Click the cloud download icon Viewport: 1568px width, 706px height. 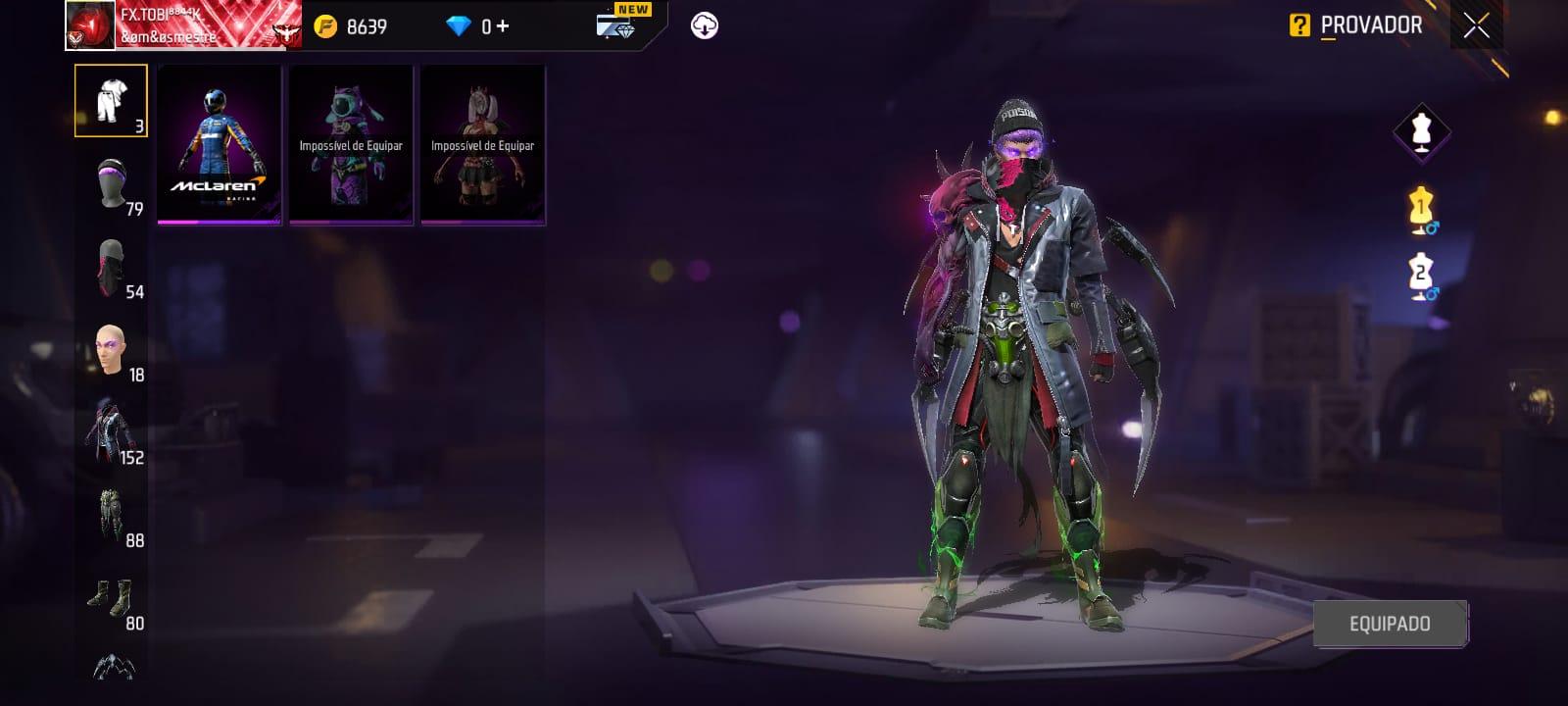pyautogui.click(x=705, y=25)
